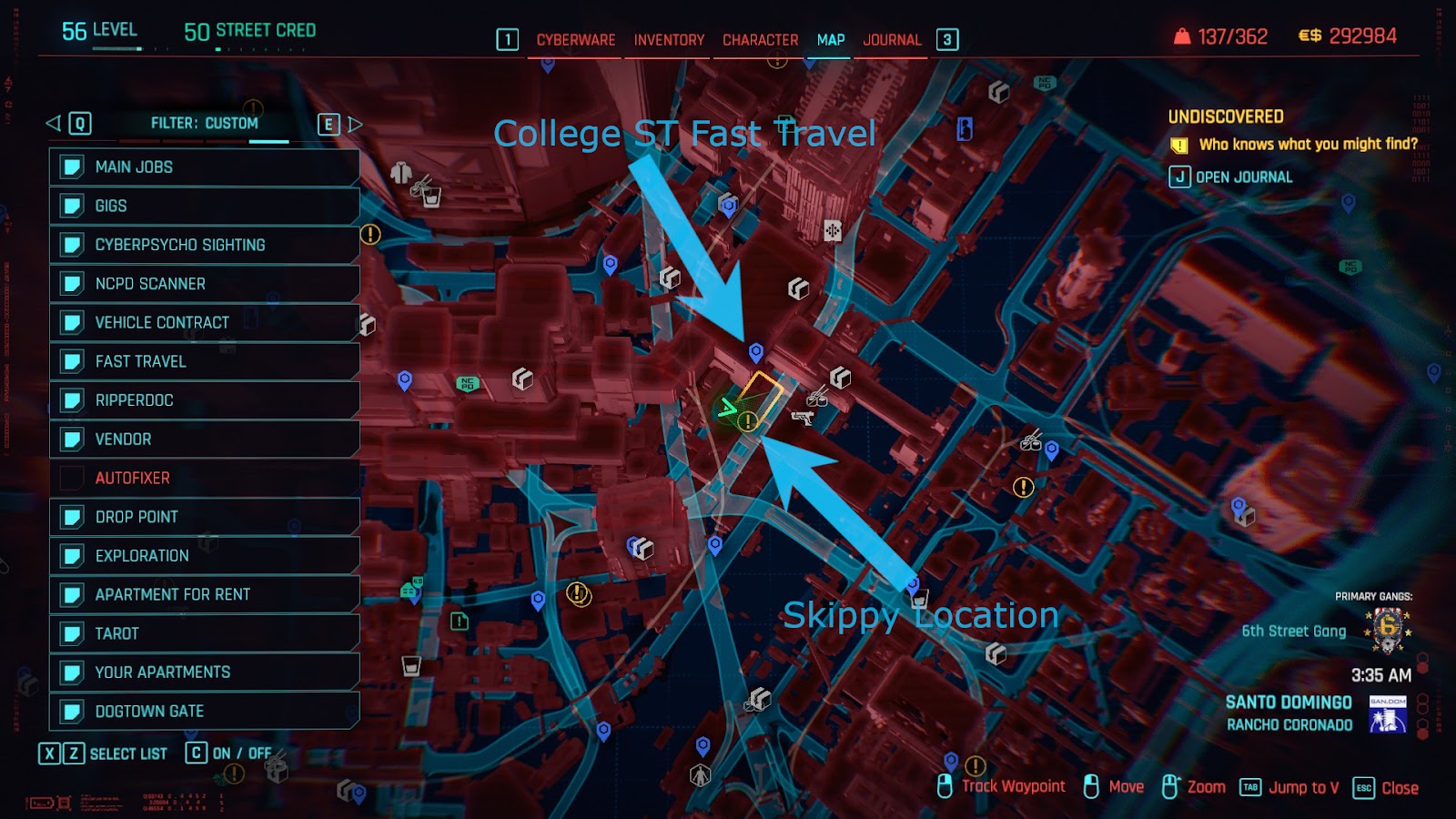The height and width of the screenshot is (819, 1456).
Task: Open the Filter: Custom selector
Action: tap(202, 122)
